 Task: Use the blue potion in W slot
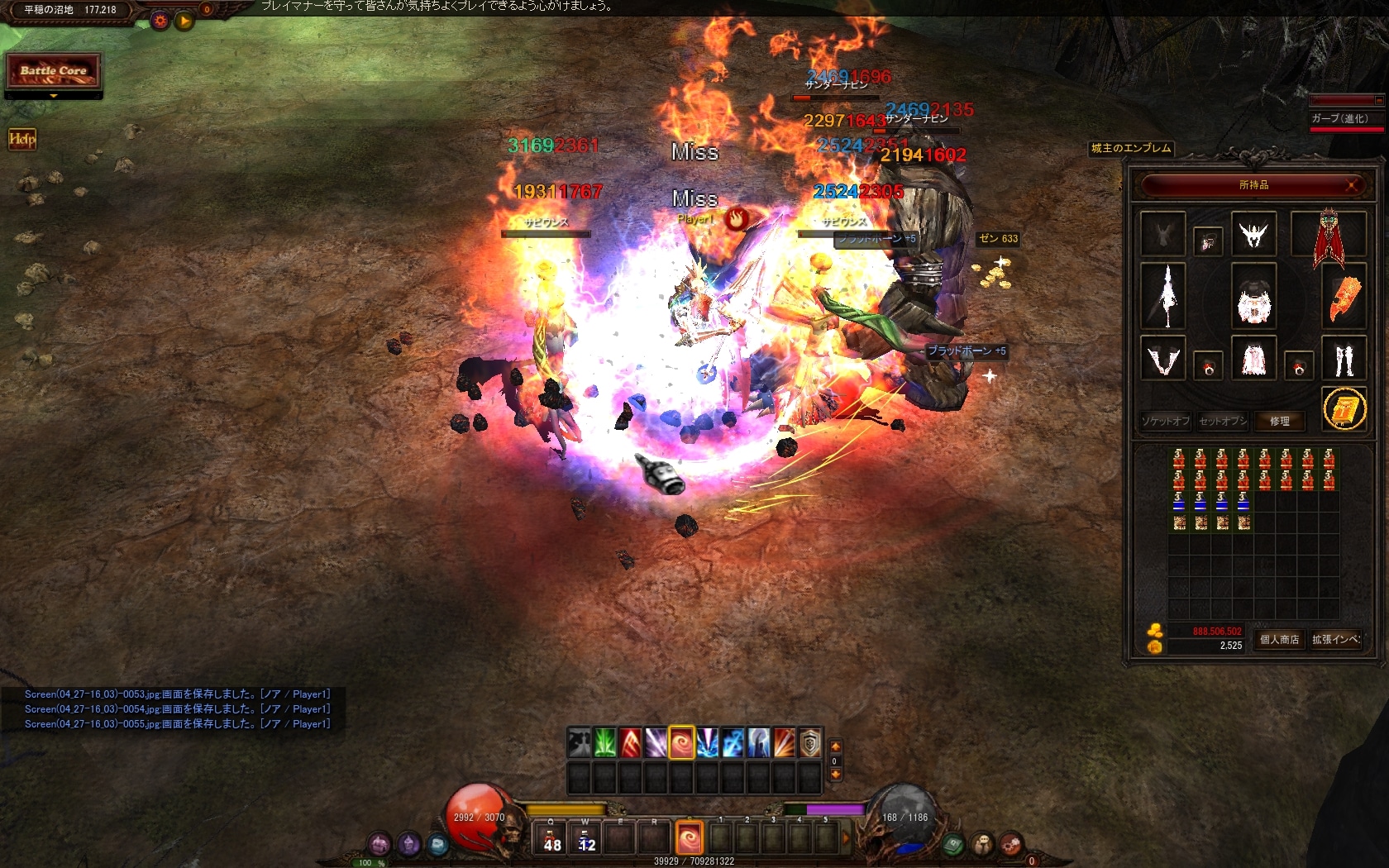pos(585,838)
